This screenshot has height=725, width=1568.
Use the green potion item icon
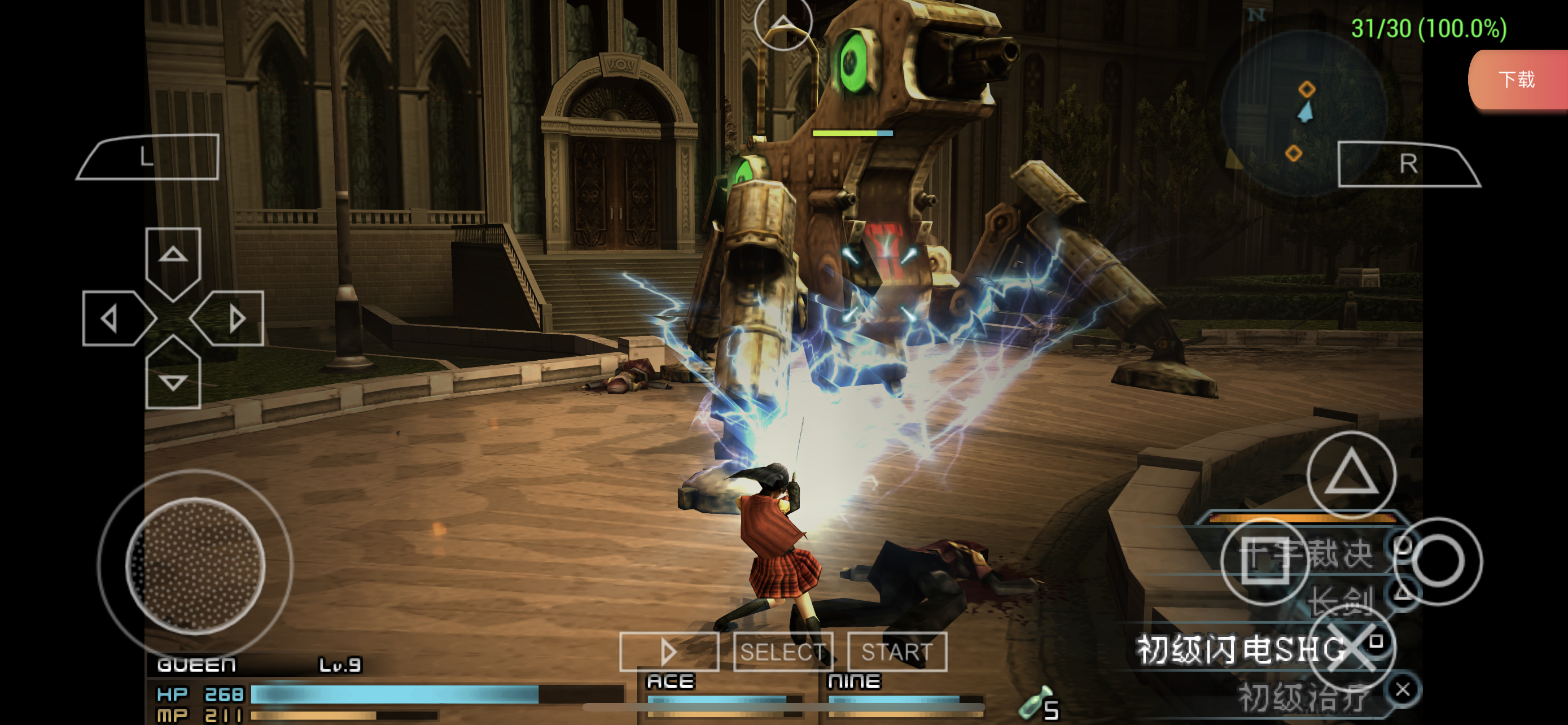pyautogui.click(x=1033, y=704)
